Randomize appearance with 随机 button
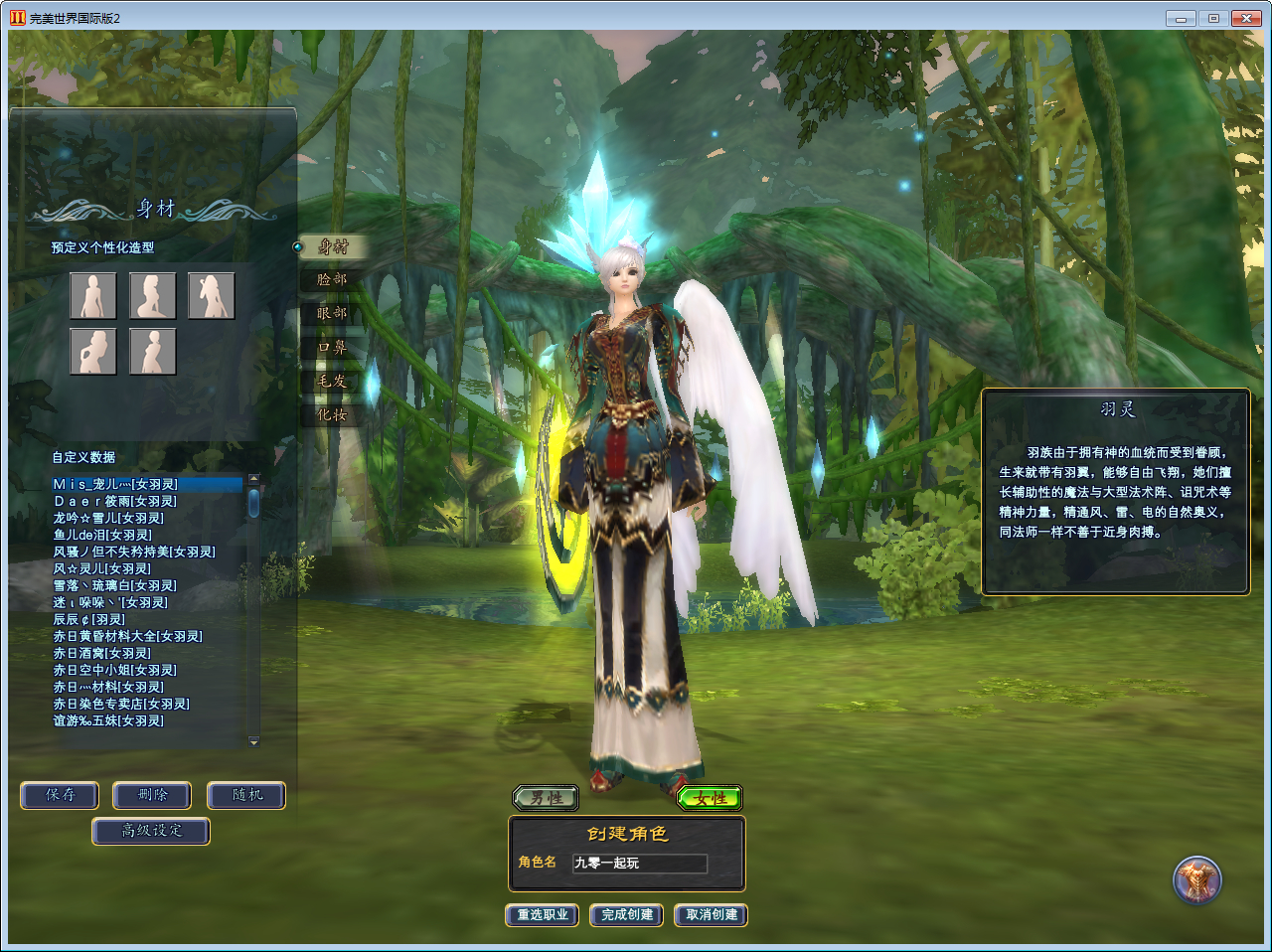Image resolution: width=1272 pixels, height=952 pixels. tap(246, 795)
